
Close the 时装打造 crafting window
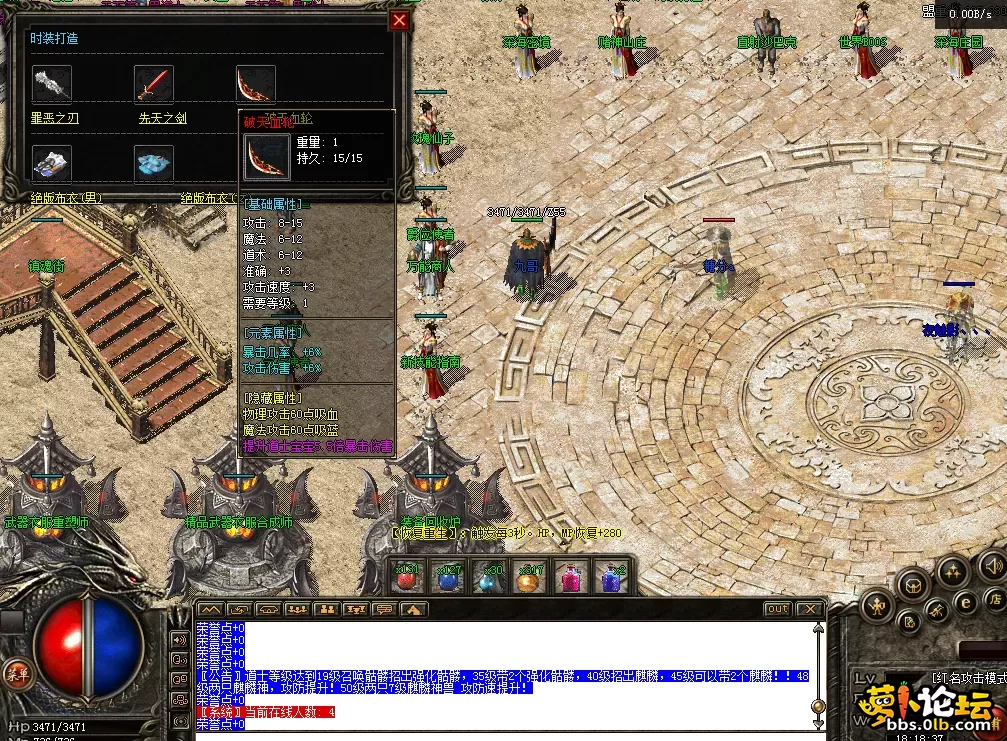point(399,20)
